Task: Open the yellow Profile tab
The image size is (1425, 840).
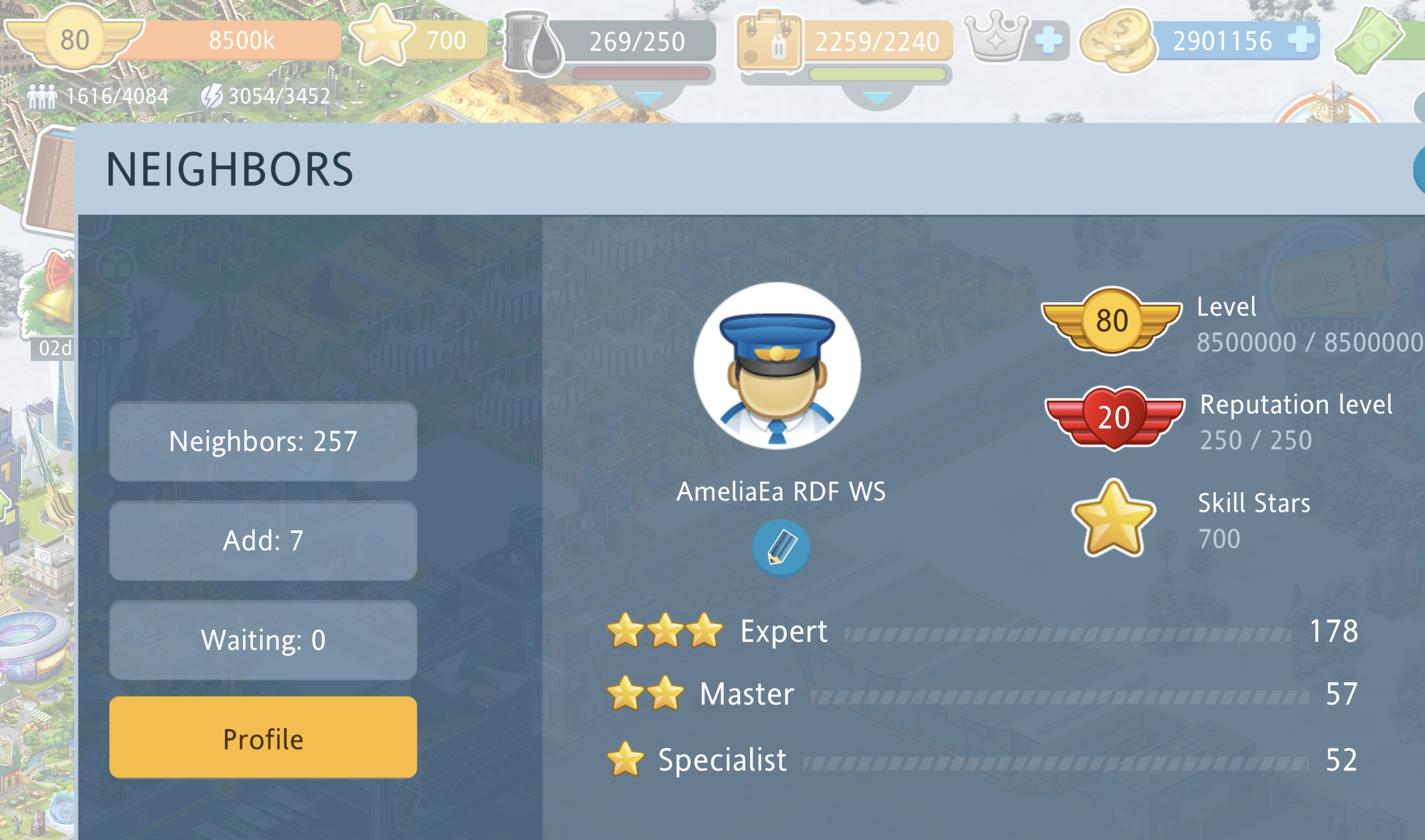Action: [x=263, y=738]
